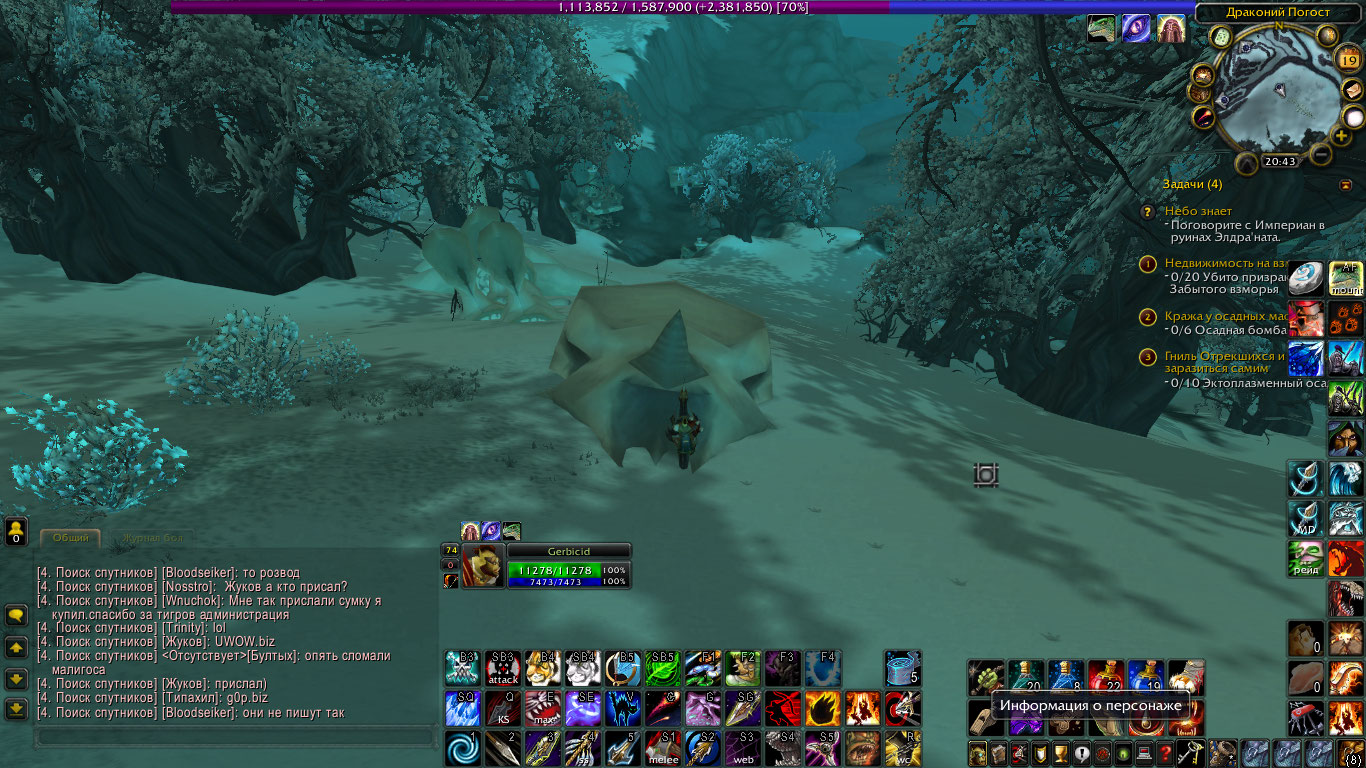Image resolution: width=1366 pixels, height=768 pixels.
Task: Use the black cat ability on V
Action: click(622, 708)
